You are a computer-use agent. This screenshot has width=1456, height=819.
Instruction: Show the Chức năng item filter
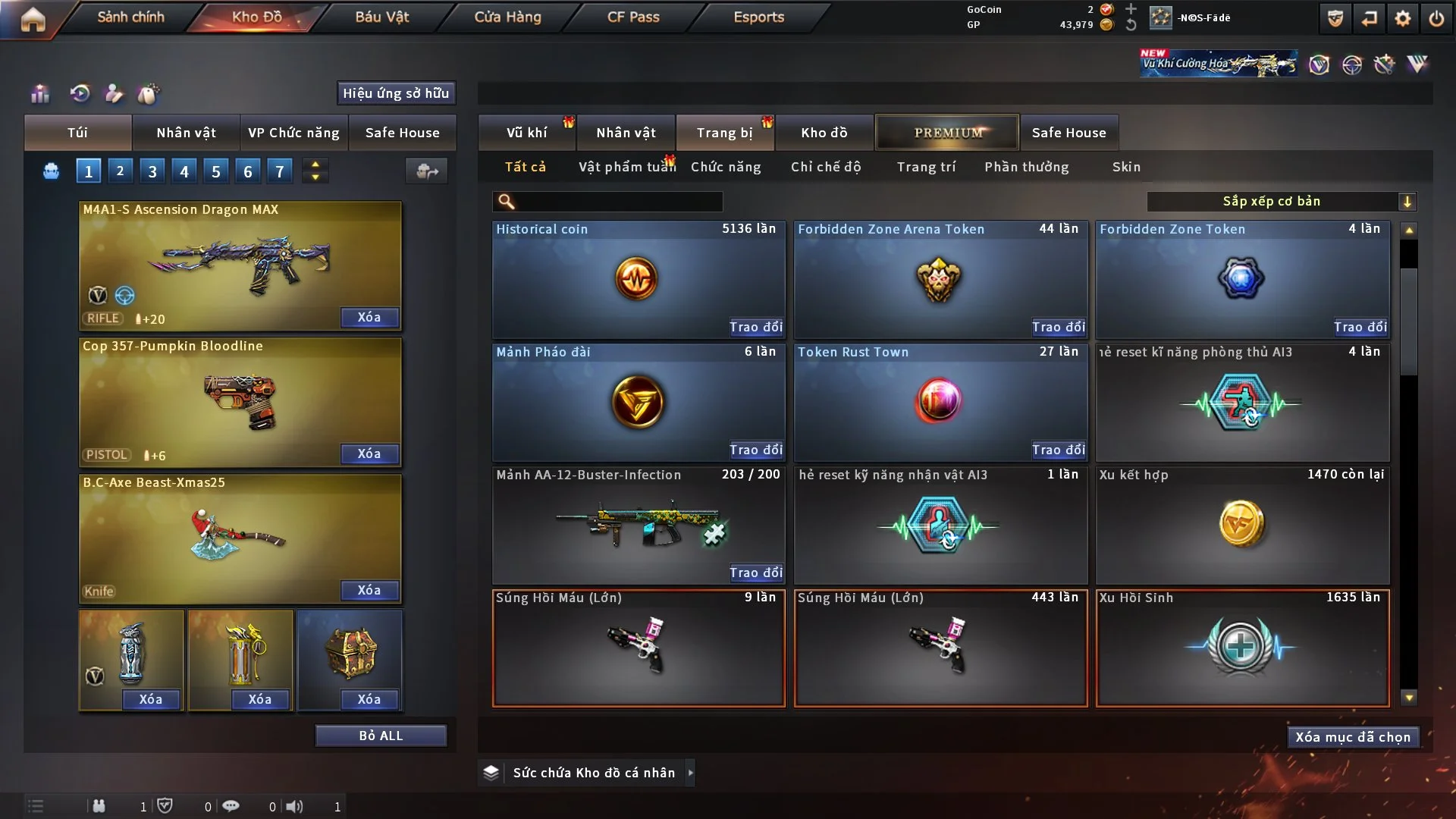[x=726, y=167]
